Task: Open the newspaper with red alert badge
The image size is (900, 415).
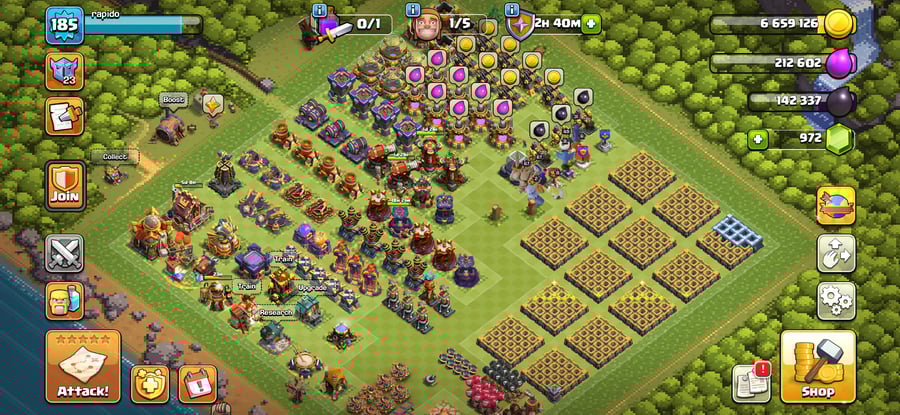Action: coord(751,382)
